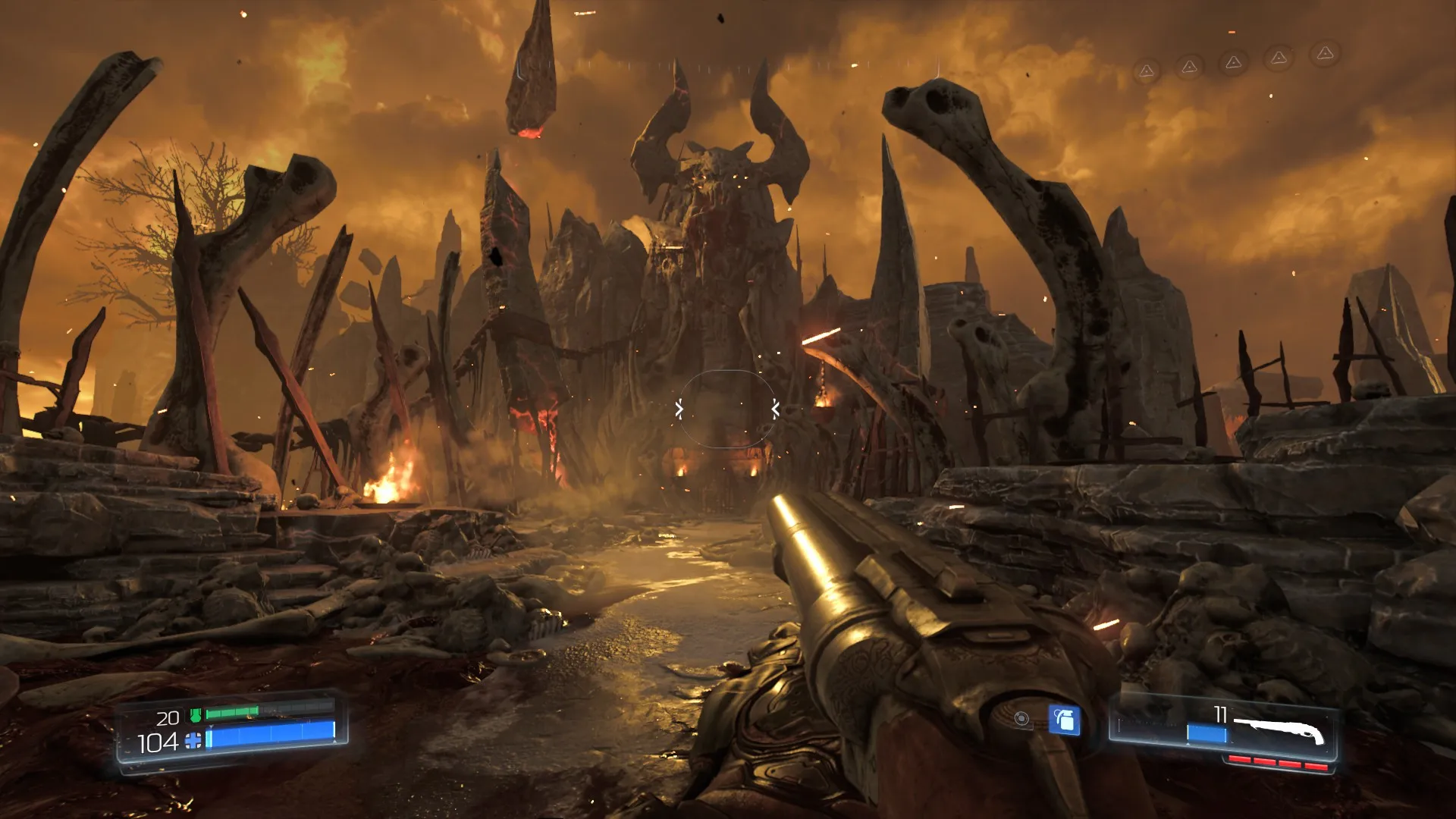Click the crosshair reticle at screen center
This screenshot has width=1456, height=819.
(726, 409)
